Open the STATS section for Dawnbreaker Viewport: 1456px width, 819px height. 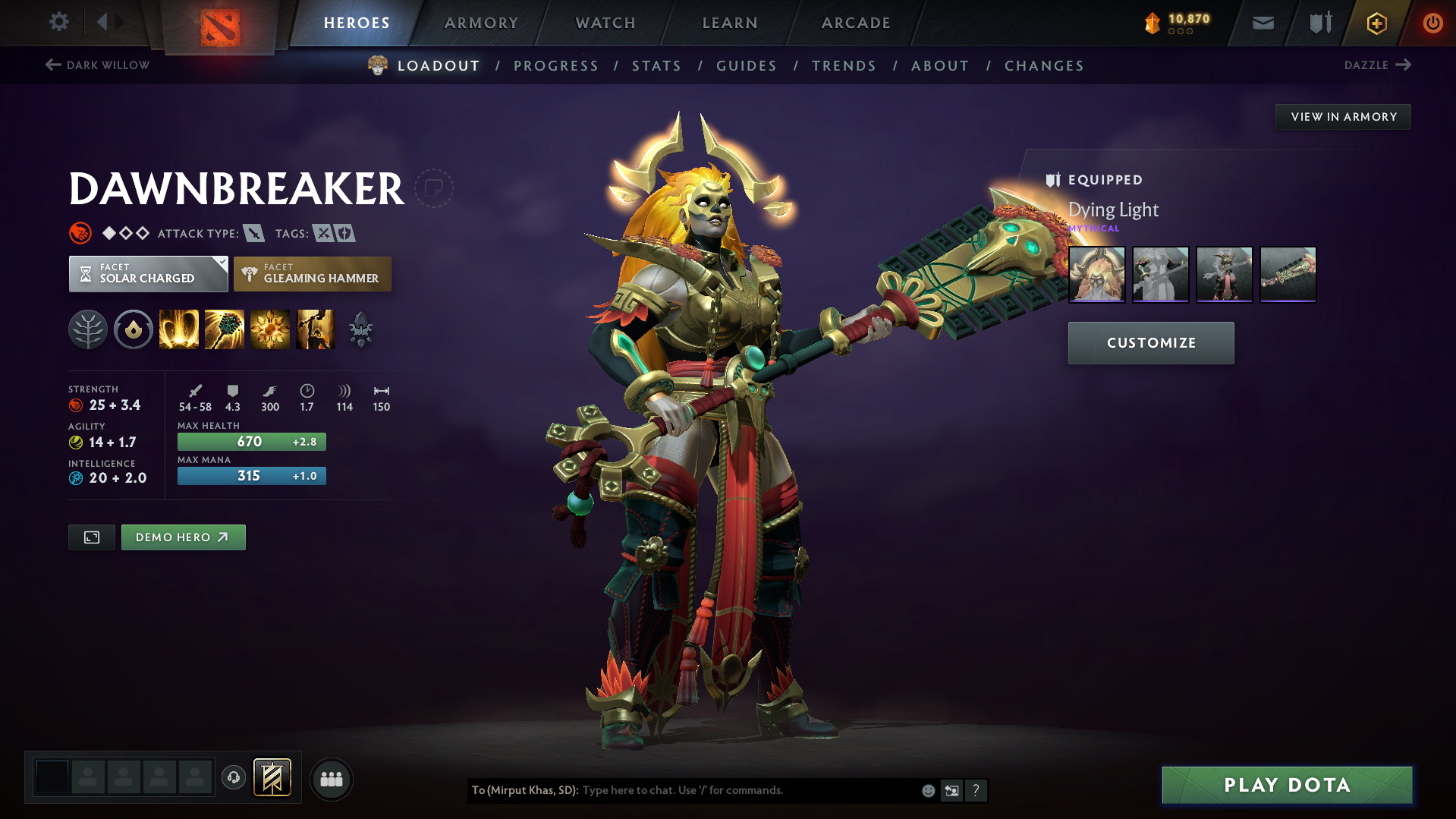tap(656, 65)
